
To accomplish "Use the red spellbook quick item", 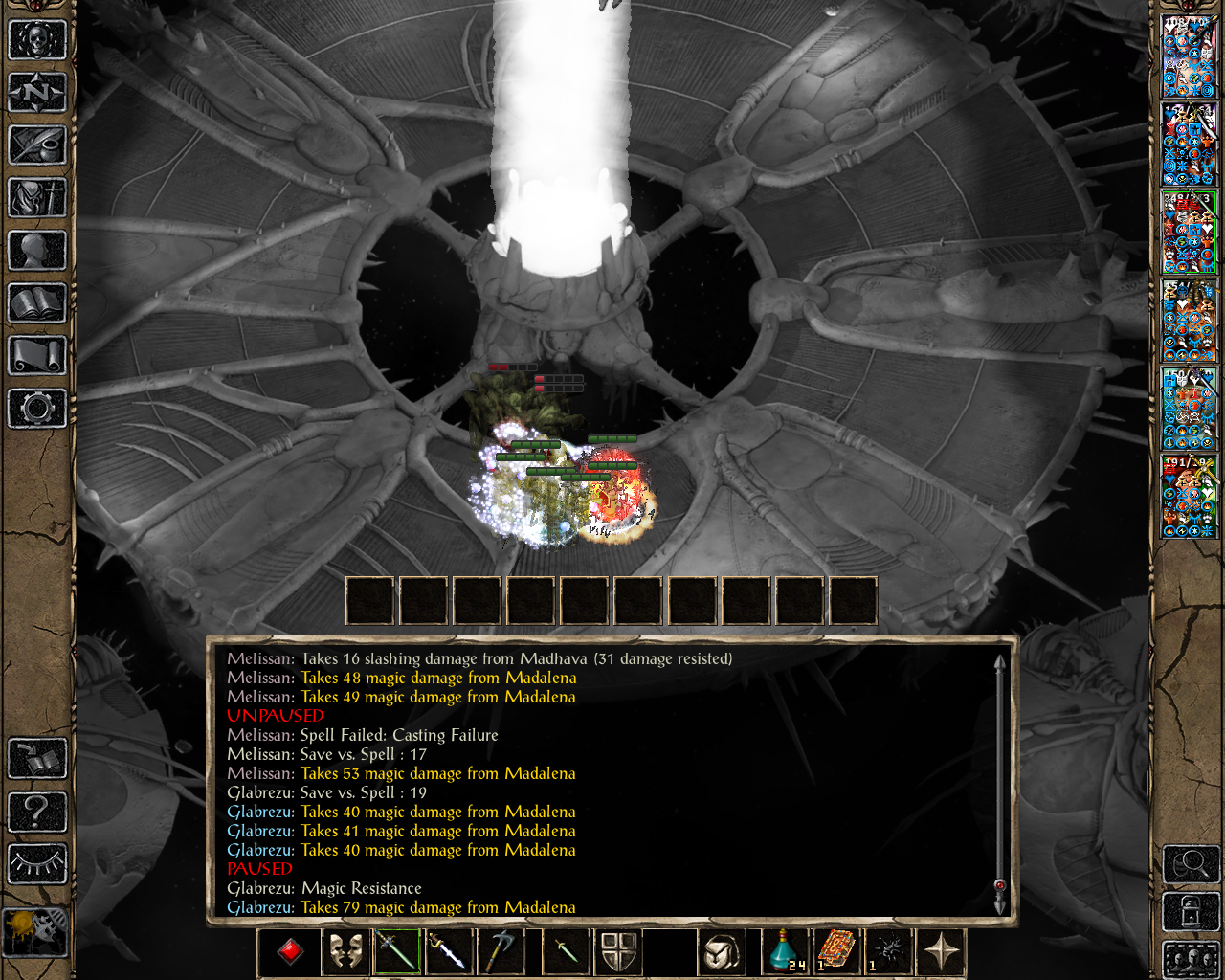I will [x=835, y=951].
